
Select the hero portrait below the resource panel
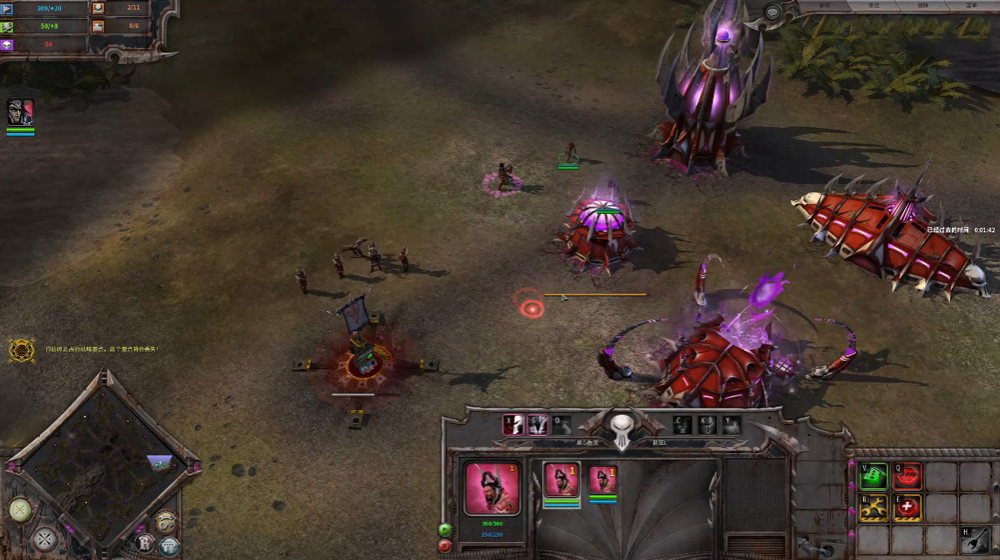click(x=20, y=112)
